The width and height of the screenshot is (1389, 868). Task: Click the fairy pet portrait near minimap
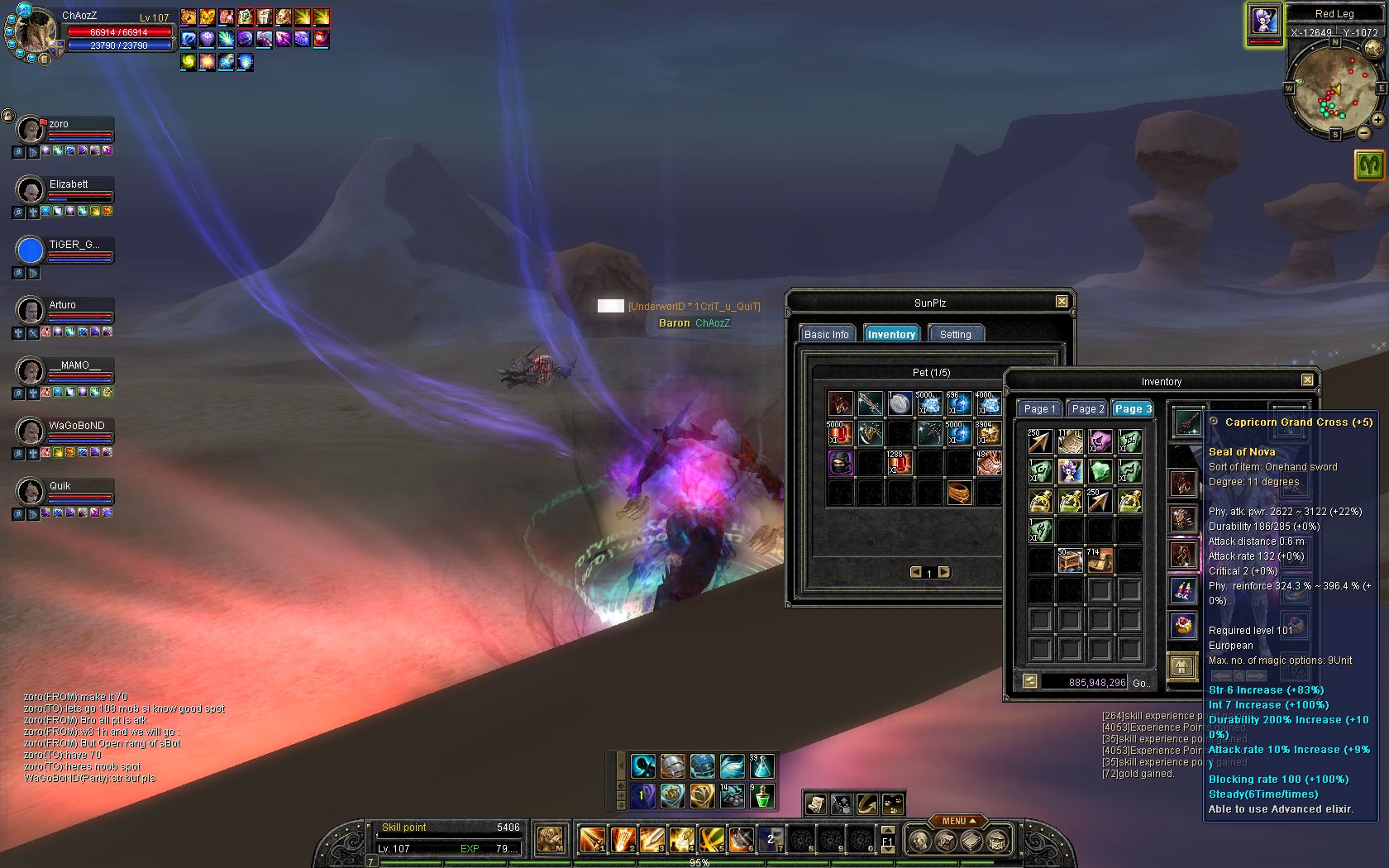coord(1263,21)
